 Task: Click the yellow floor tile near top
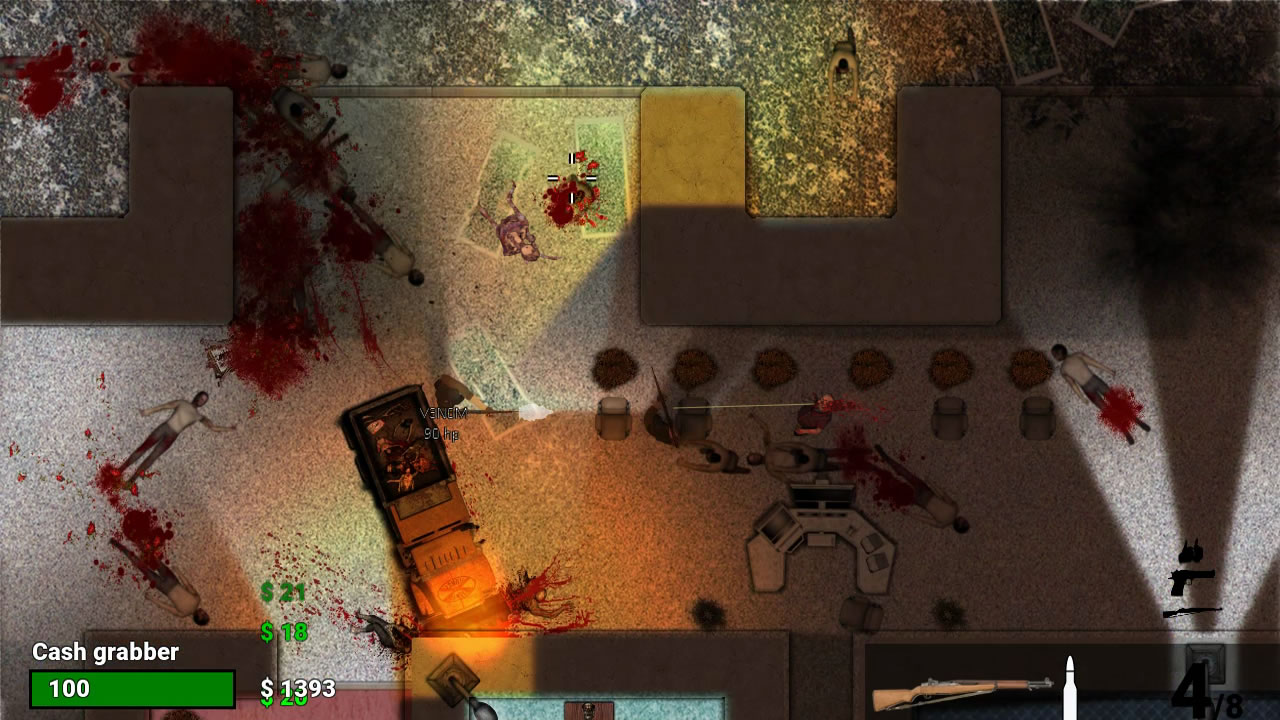click(x=691, y=140)
